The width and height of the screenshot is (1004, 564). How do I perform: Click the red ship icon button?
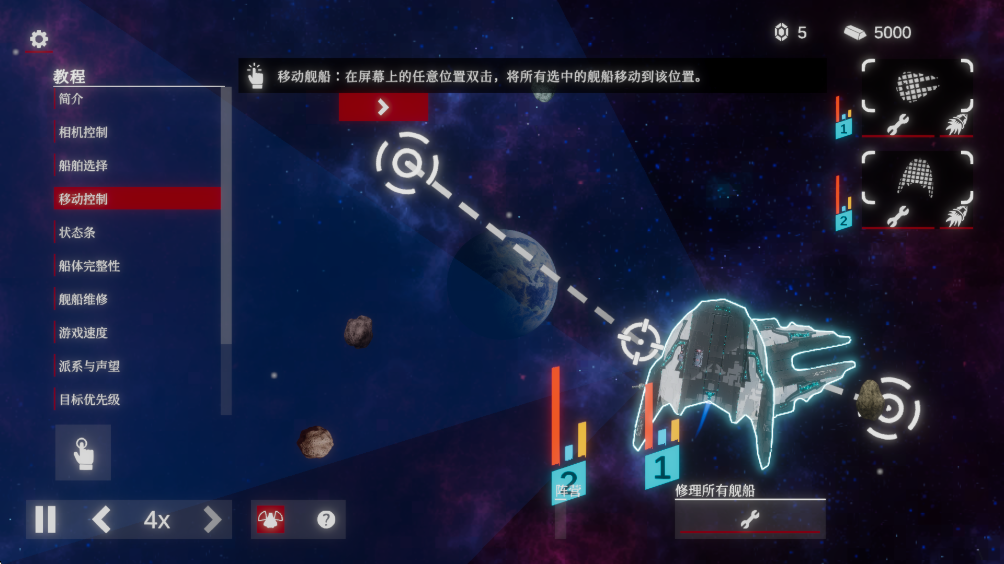pyautogui.click(x=270, y=519)
